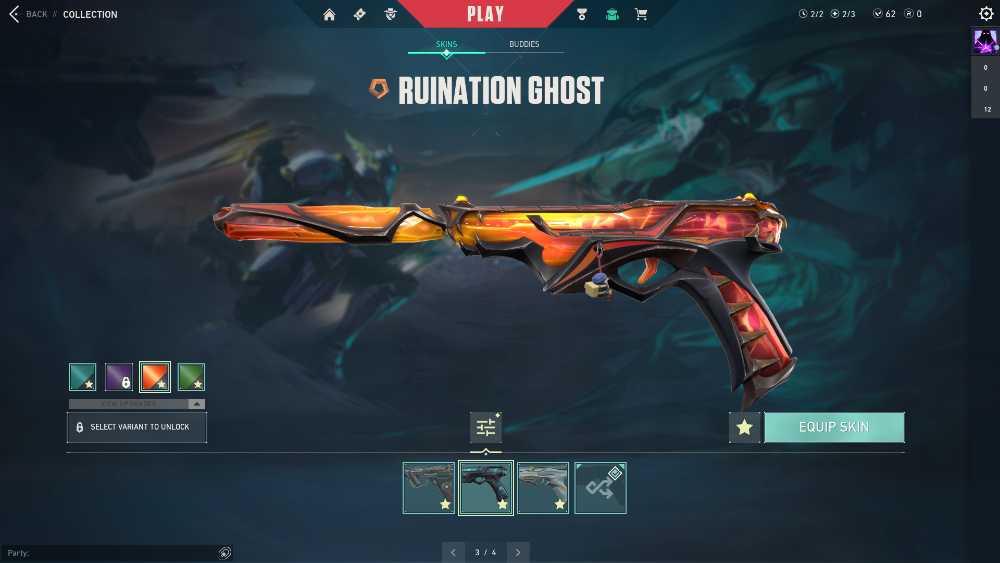Viewport: 1000px width, 563px height.
Task: Pick the orange-red color variant
Action: click(155, 377)
